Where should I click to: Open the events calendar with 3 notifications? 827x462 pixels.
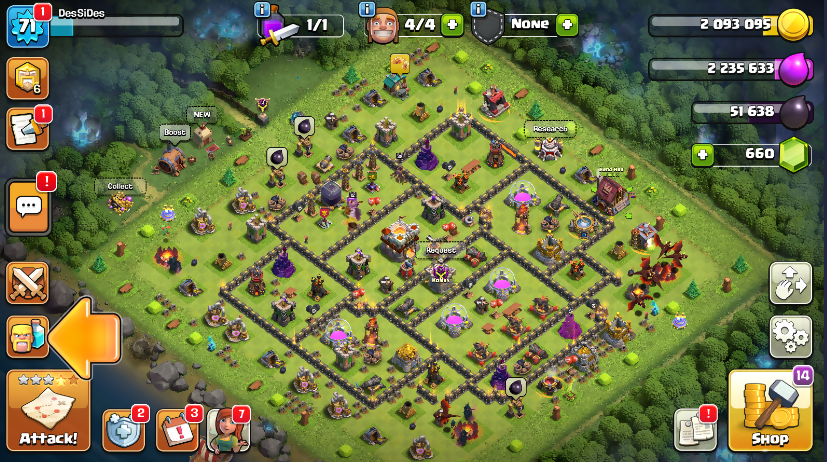176,430
